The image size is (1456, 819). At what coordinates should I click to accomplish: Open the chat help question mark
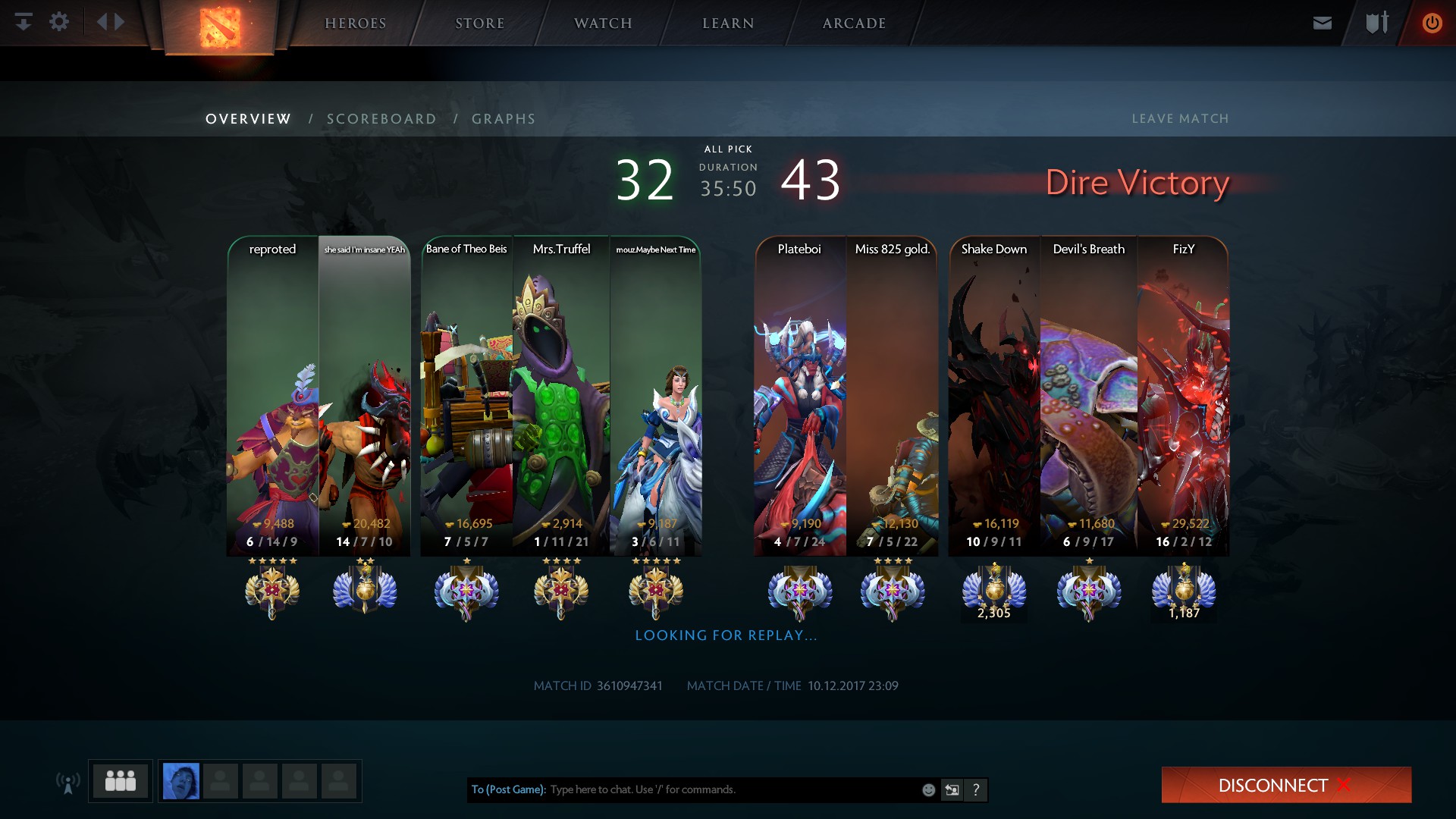(x=976, y=790)
